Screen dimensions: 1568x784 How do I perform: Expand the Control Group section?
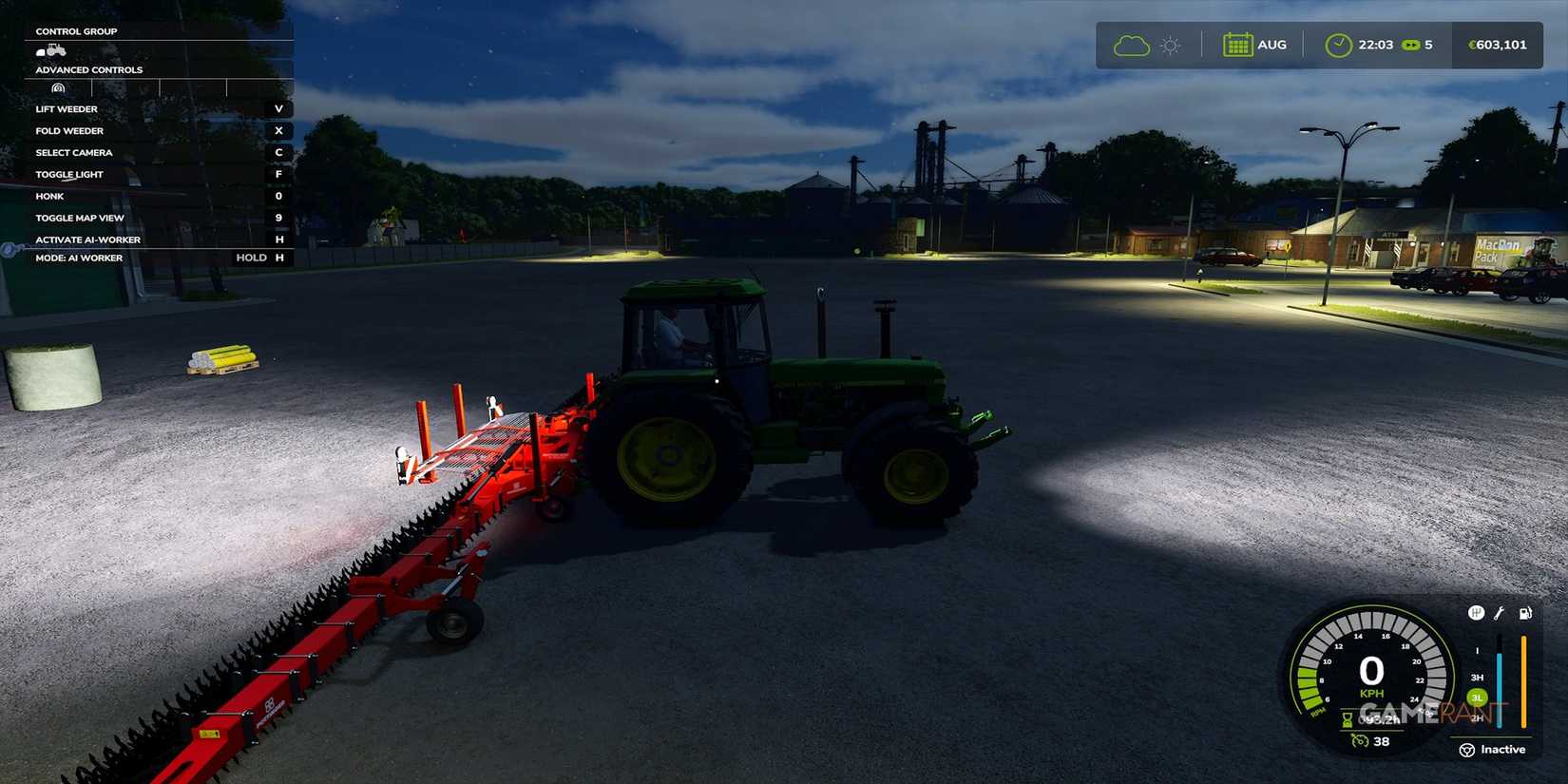click(x=76, y=30)
